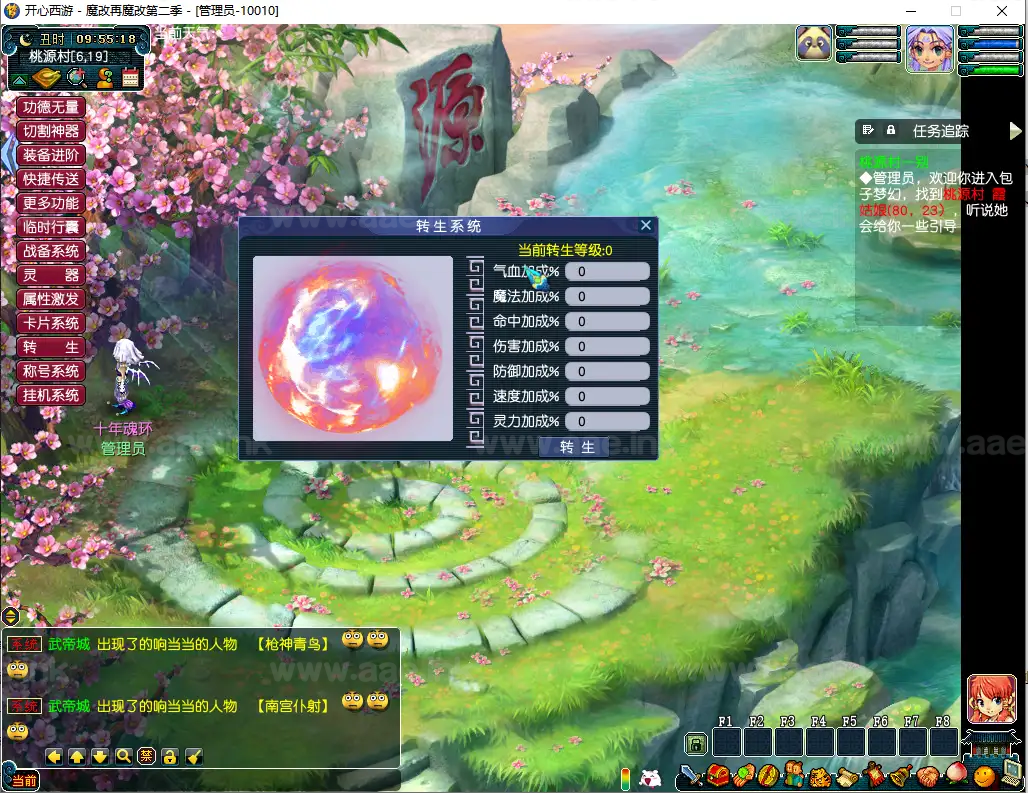Open the 切割神器 menu
1028x793 pixels.
pos(51,131)
